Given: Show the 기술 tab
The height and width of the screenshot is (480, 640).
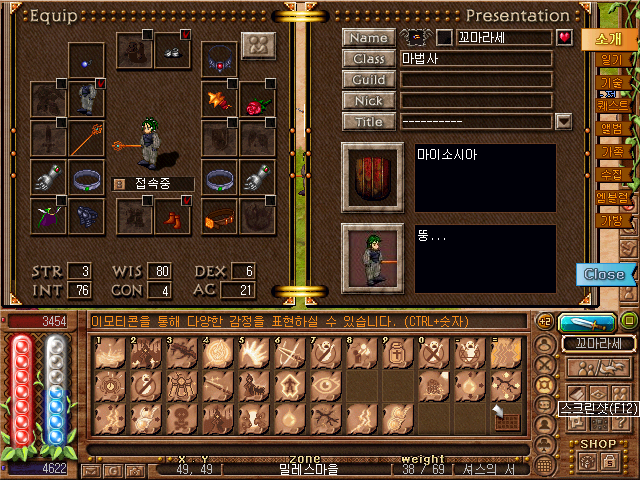Looking at the screenshot, I should coord(610,83).
